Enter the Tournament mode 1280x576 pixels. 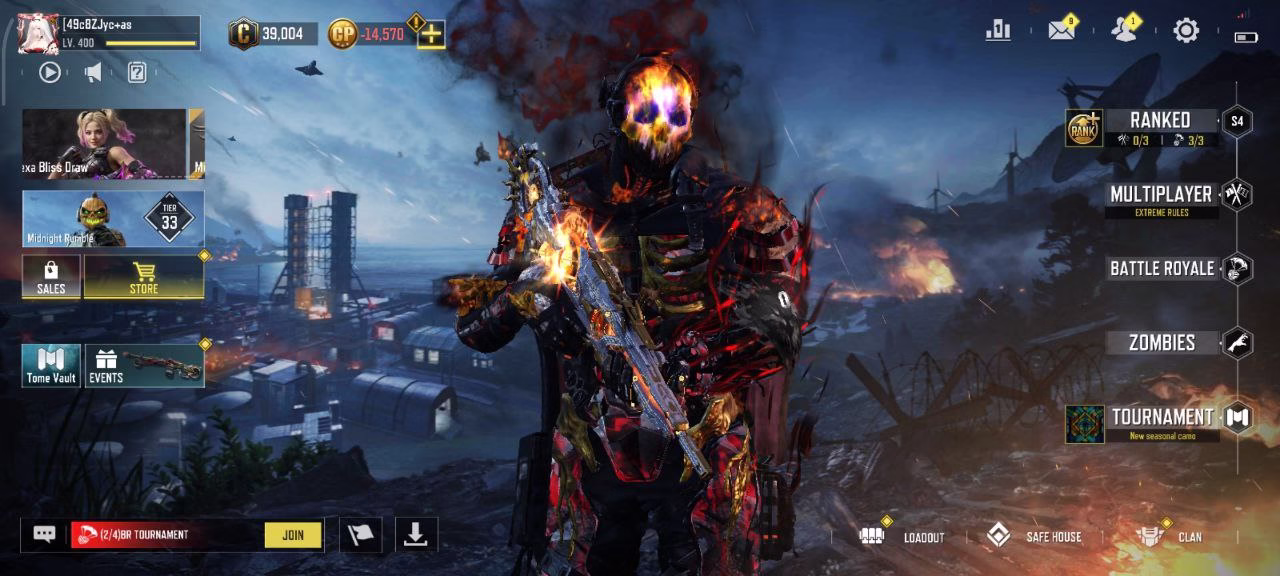(1162, 417)
